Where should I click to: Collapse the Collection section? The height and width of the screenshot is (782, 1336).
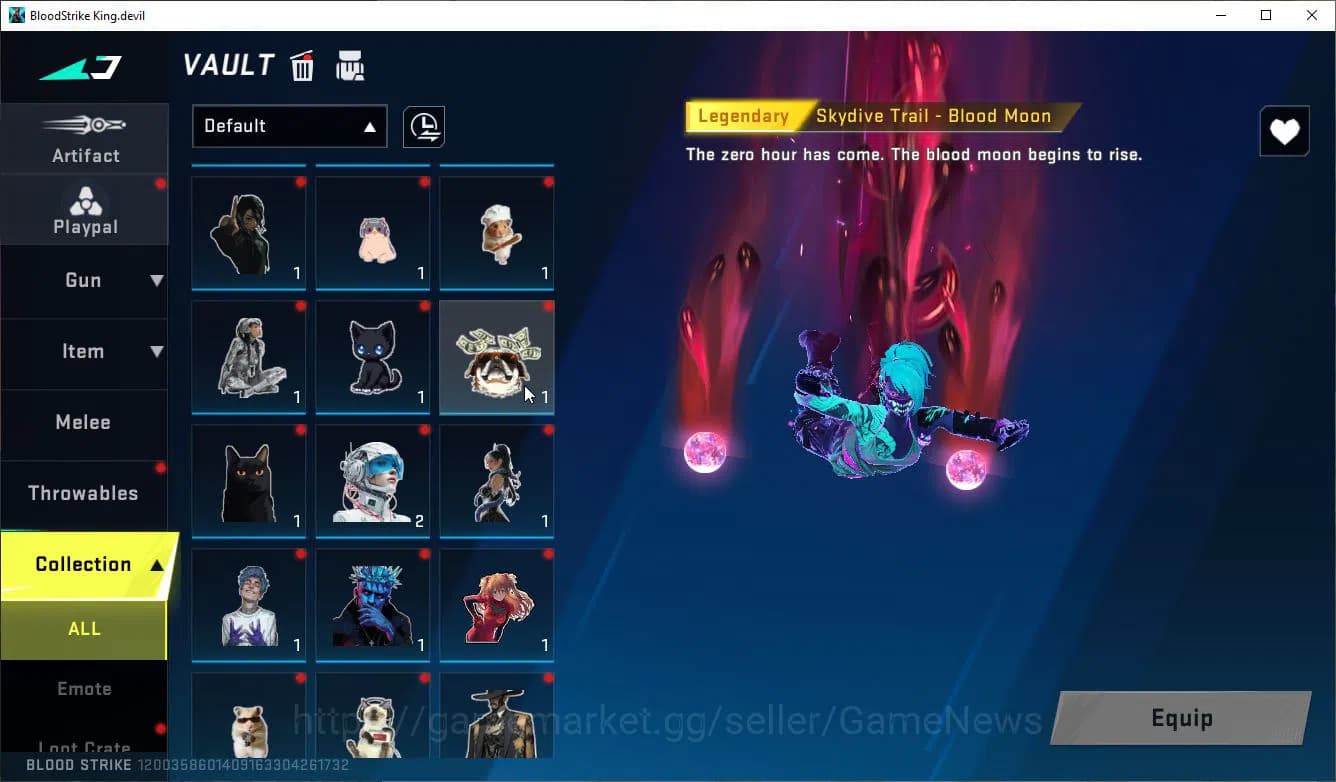point(84,563)
